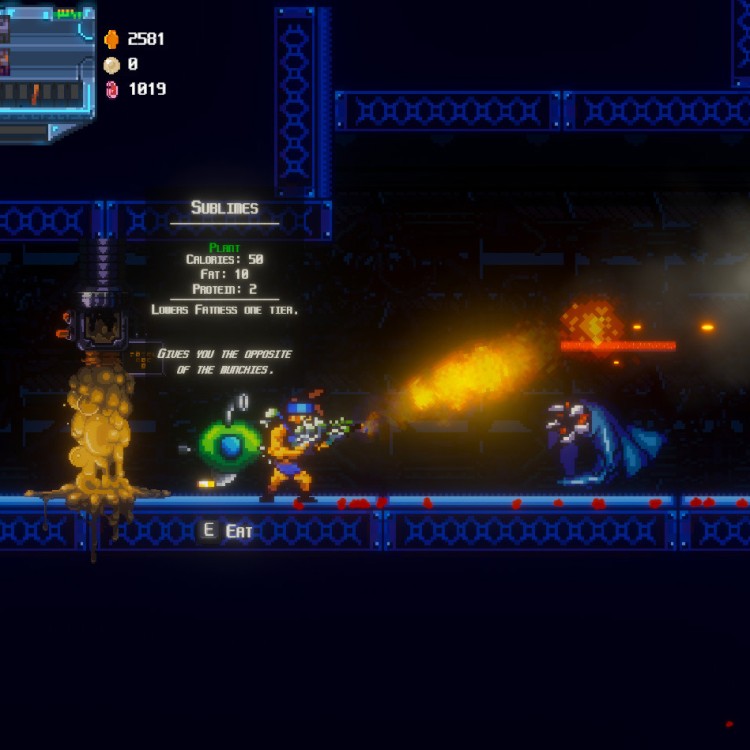750x750 pixels.
Task: Select the pale round coin icon
Action: [111, 65]
